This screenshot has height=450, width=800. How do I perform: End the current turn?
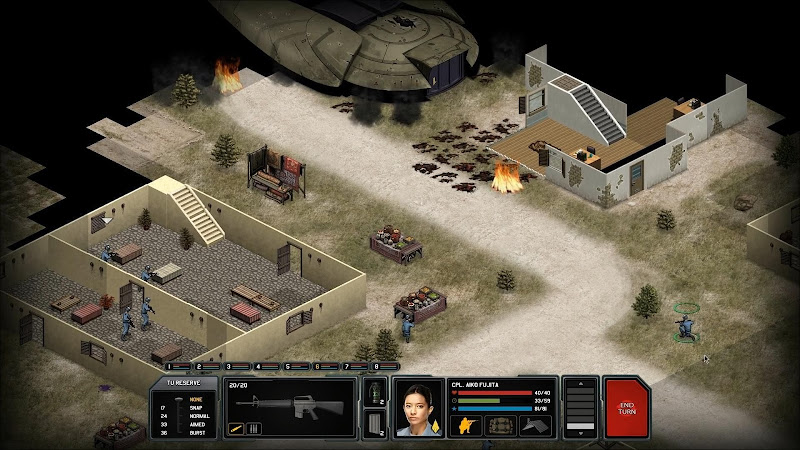(x=627, y=407)
